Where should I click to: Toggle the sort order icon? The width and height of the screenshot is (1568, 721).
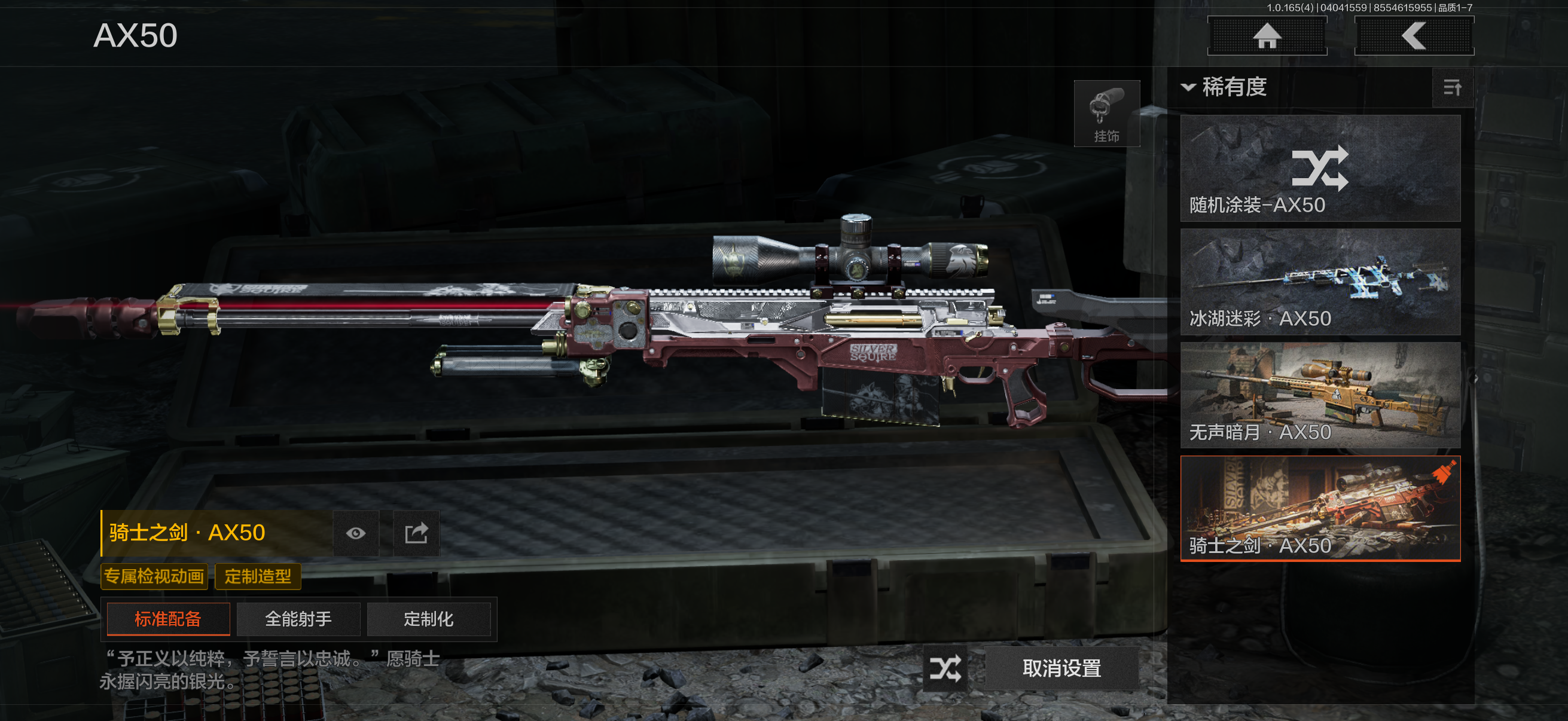point(1453,88)
